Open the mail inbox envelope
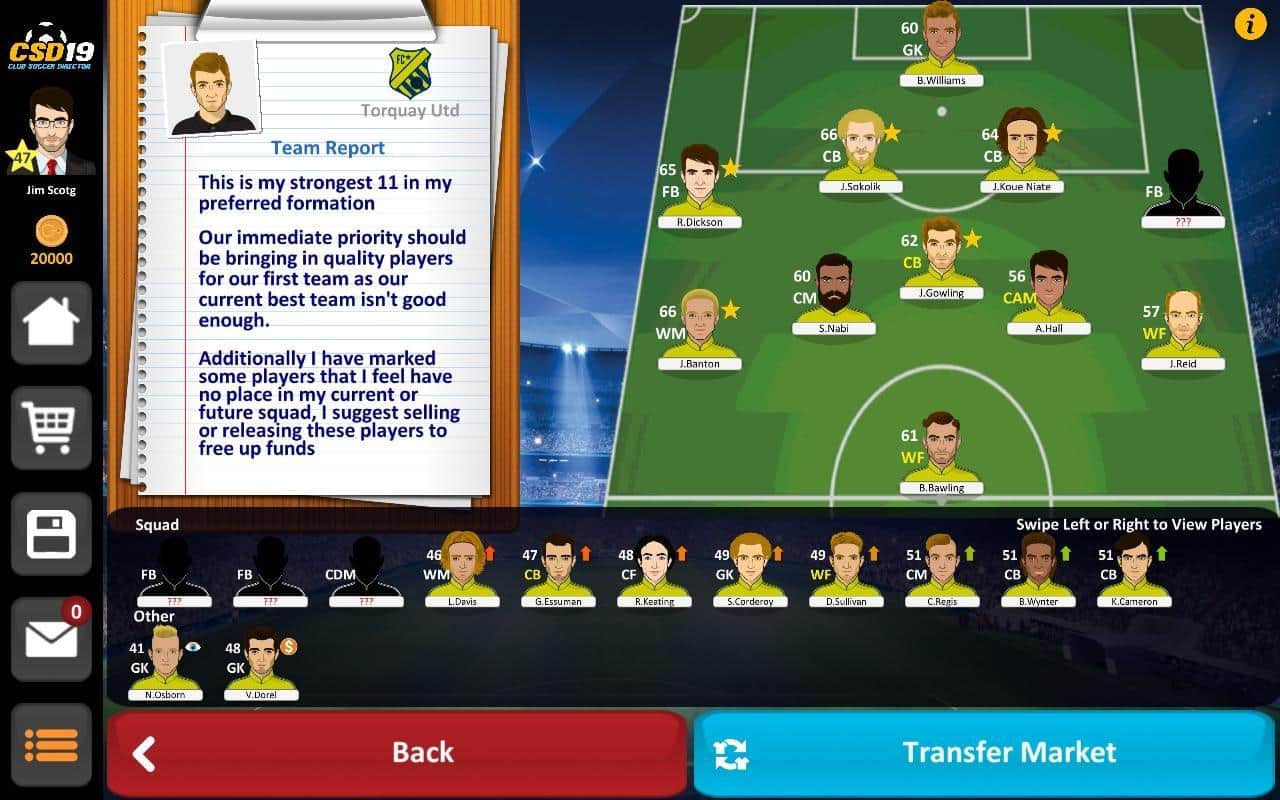The width and height of the screenshot is (1280, 800). pos(51,639)
